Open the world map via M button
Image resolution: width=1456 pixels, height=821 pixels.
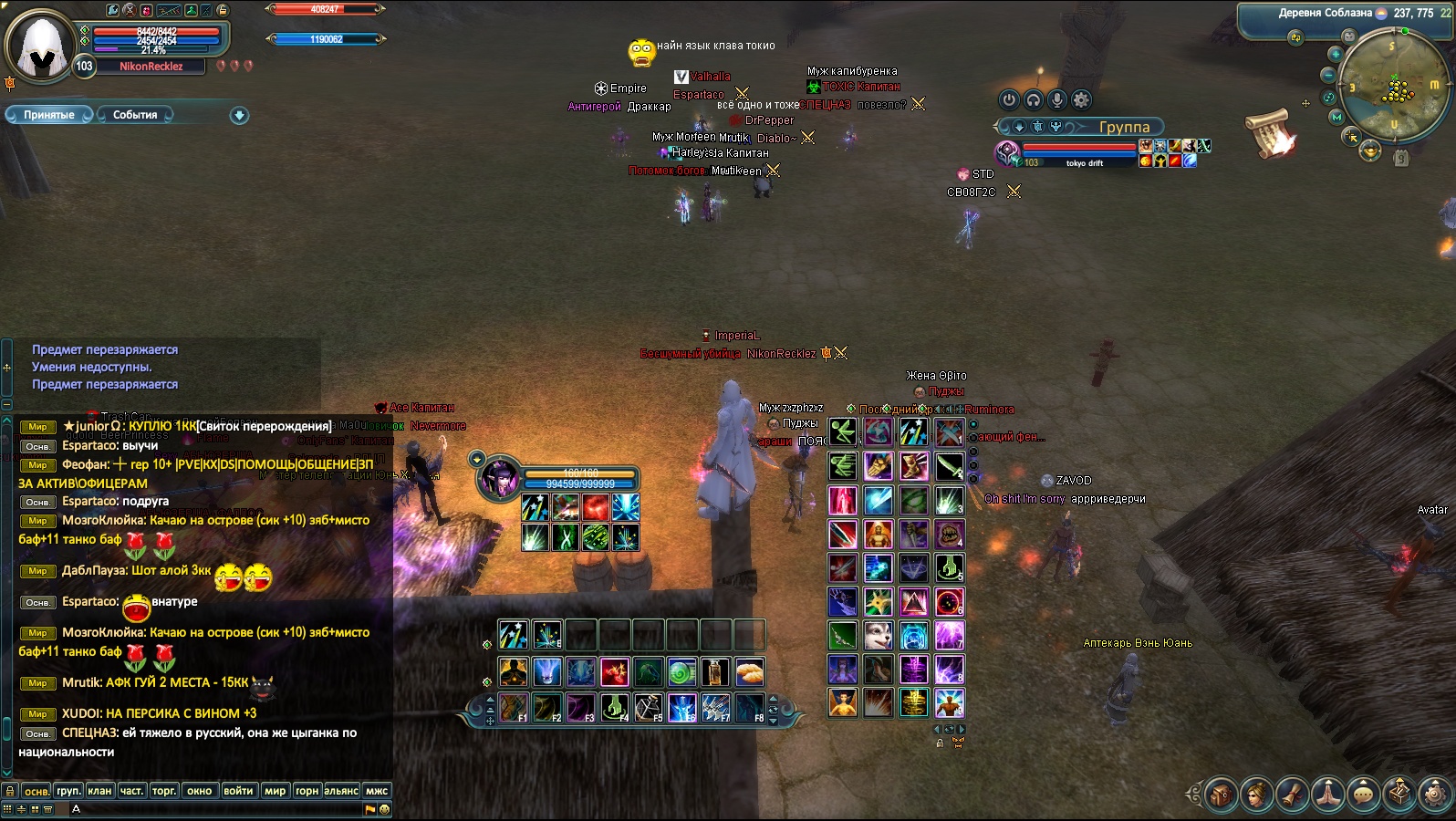point(1336,117)
